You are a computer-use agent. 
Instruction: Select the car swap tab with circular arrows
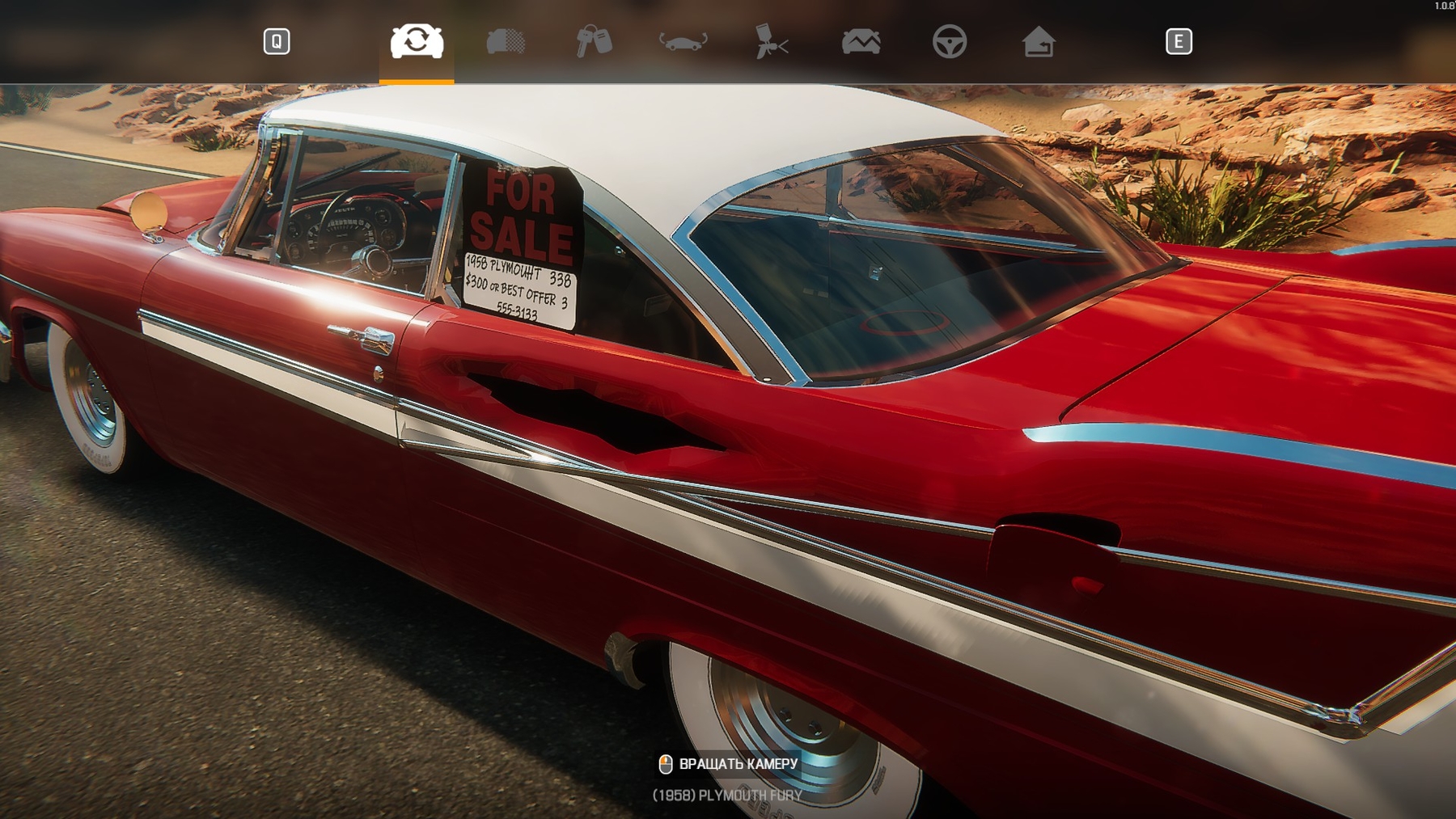[x=417, y=41]
